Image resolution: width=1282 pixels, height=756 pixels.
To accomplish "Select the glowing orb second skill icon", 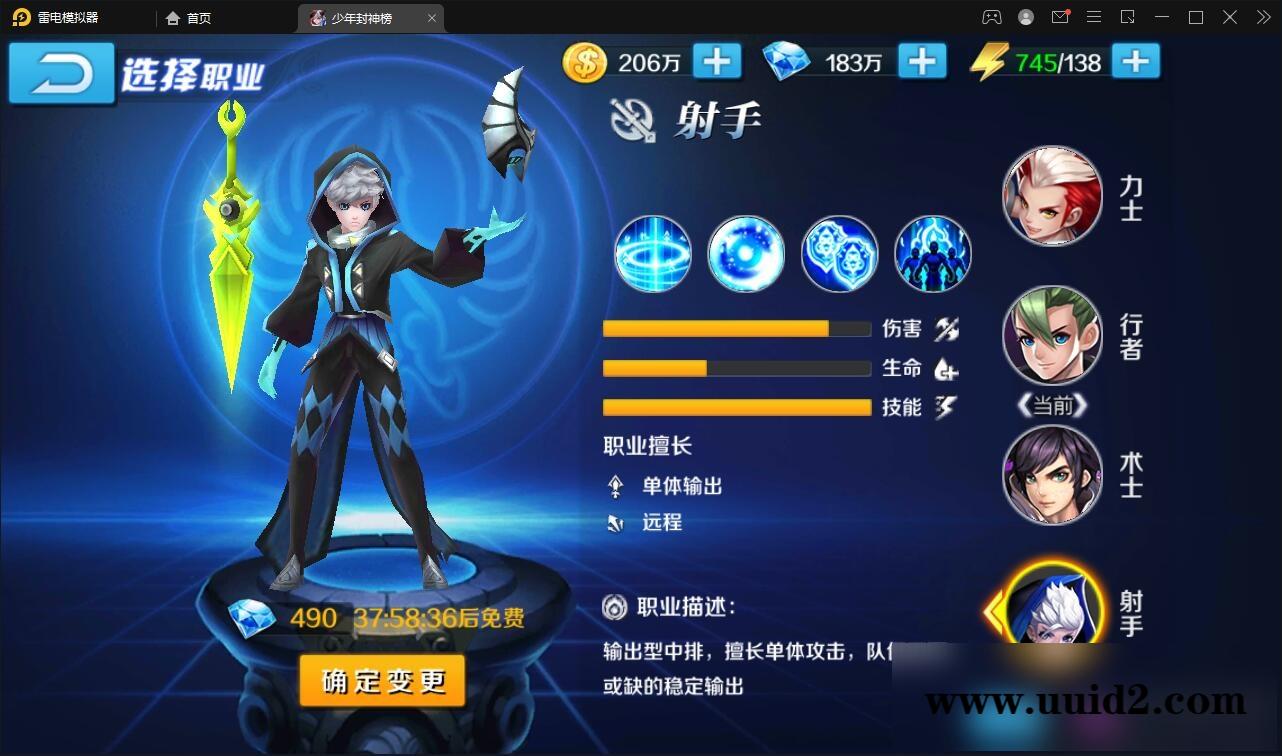I will click(x=745, y=253).
